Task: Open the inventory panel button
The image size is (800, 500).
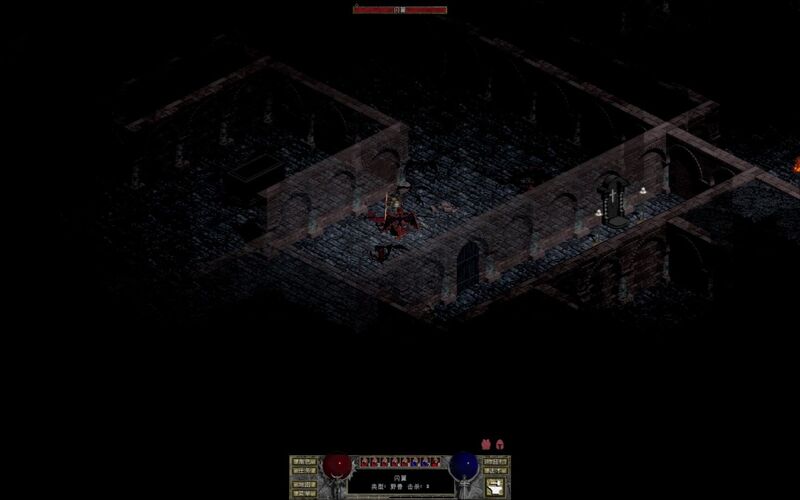Action: pos(495,462)
